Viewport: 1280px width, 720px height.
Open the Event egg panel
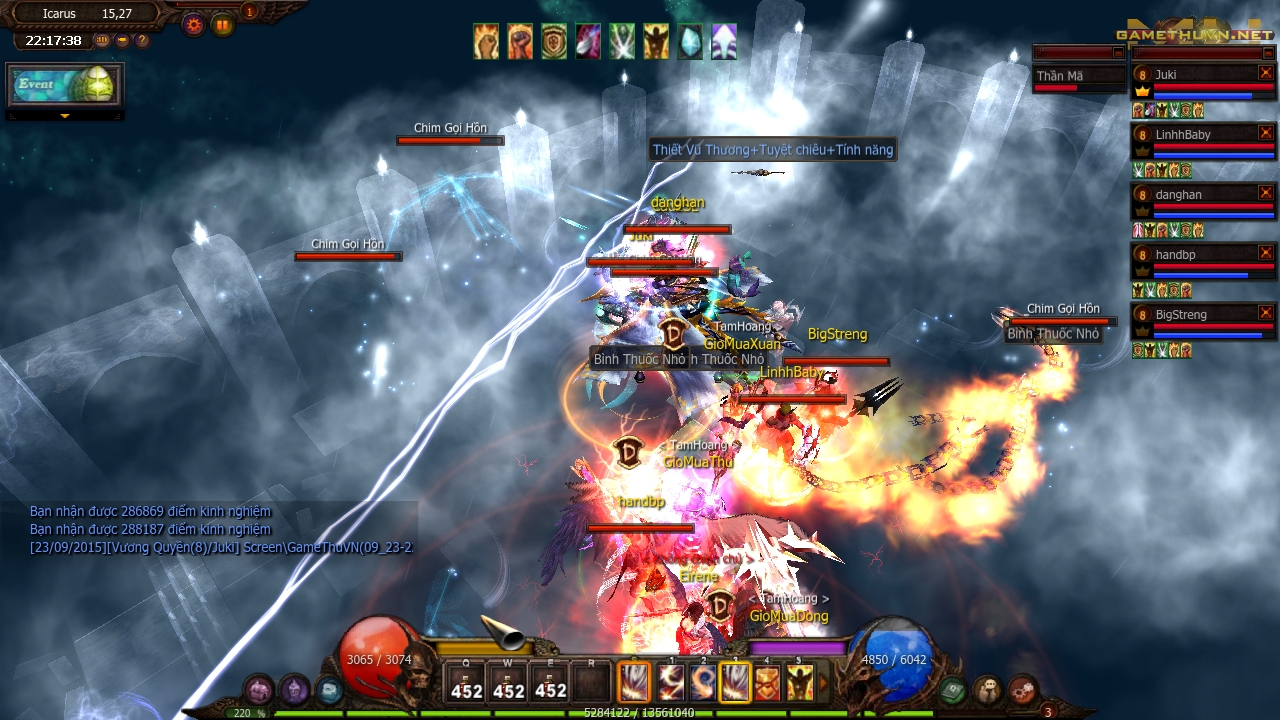[65, 85]
